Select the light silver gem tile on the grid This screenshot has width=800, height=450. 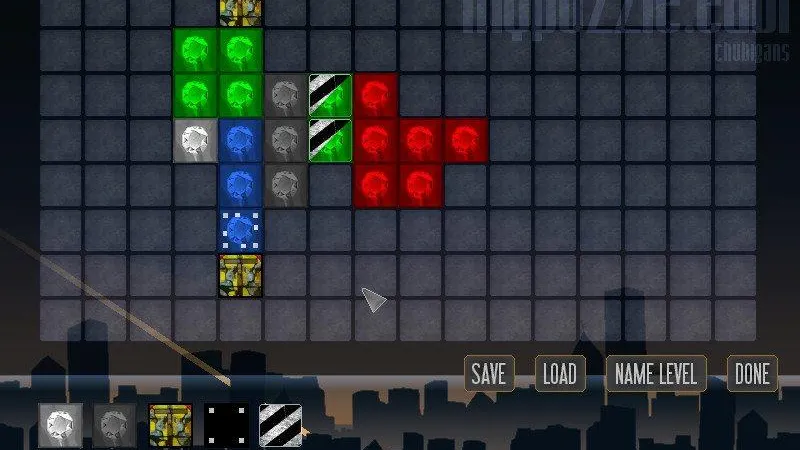pos(195,141)
